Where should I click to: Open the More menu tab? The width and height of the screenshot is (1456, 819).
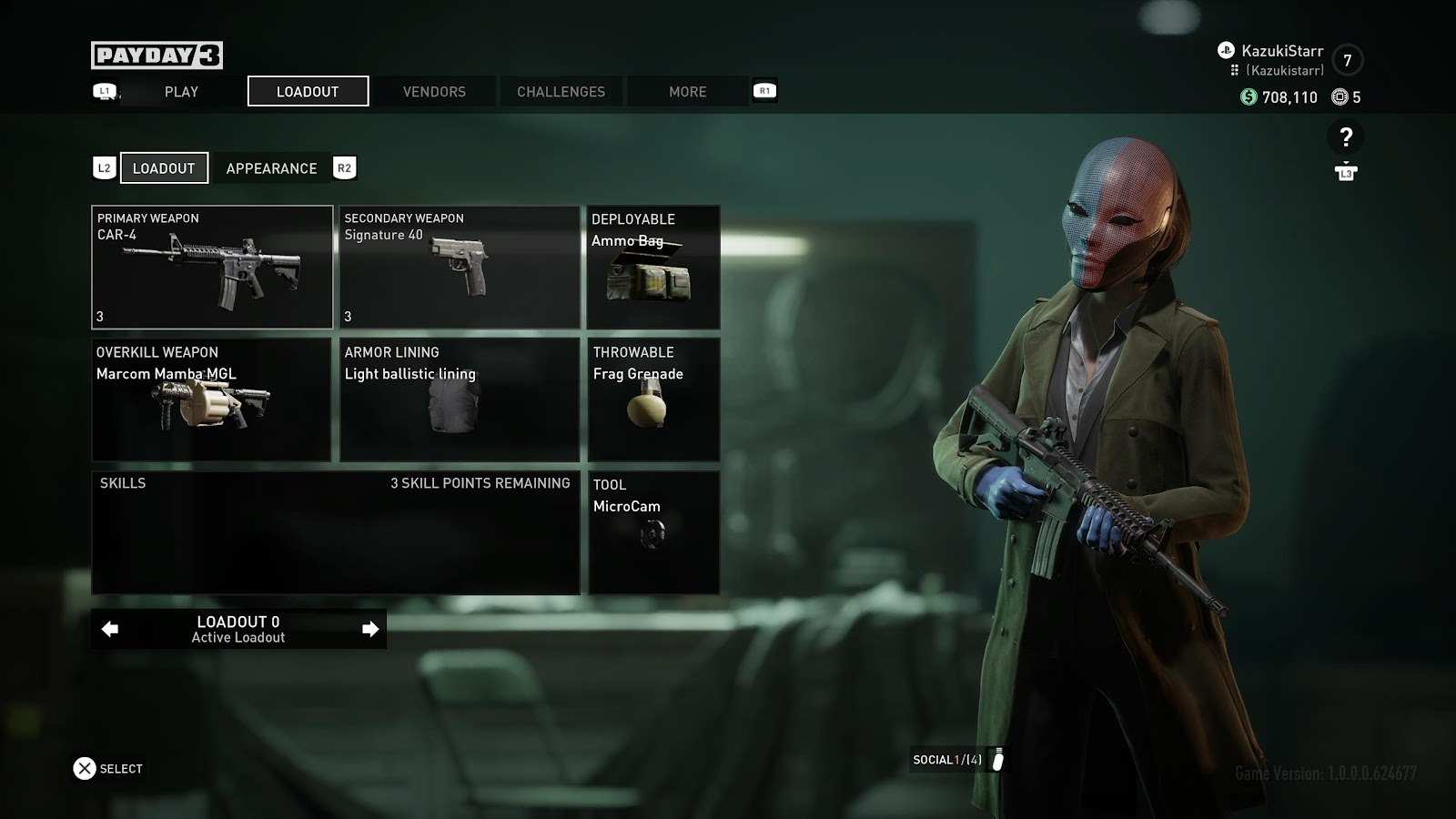click(x=687, y=92)
